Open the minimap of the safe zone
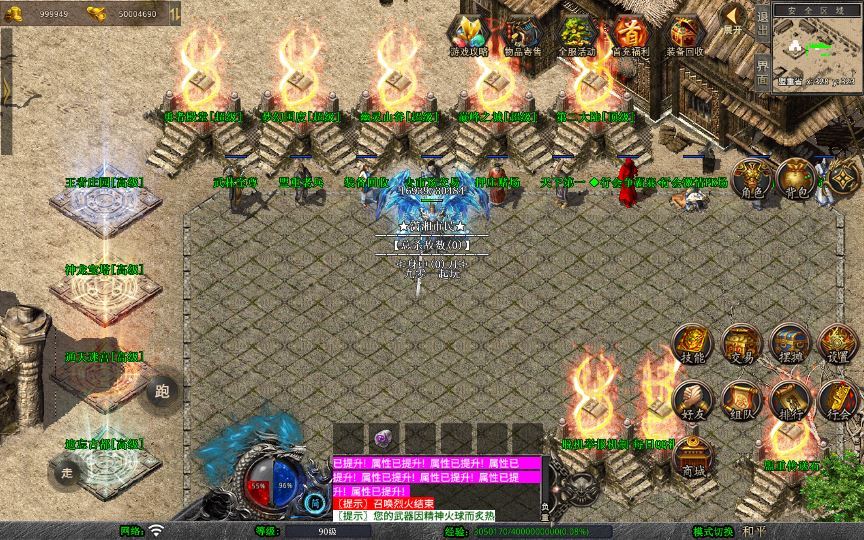This screenshot has width=864, height=540. (x=816, y=50)
